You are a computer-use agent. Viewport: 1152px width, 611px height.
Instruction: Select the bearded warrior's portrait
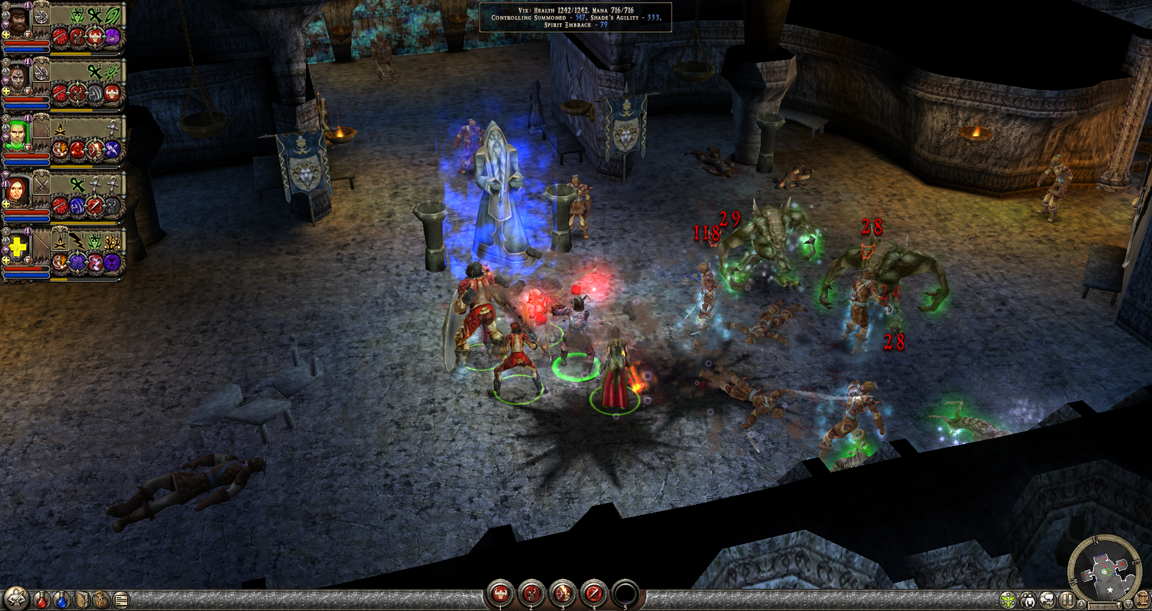(17, 22)
